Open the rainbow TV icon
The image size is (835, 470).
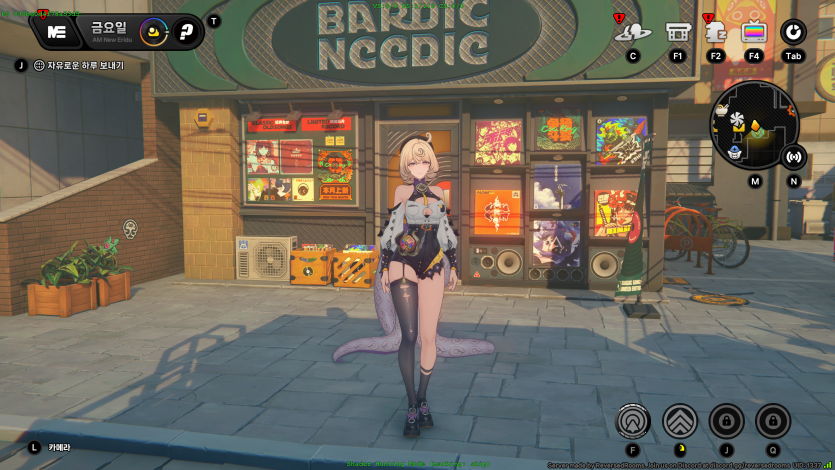754,32
